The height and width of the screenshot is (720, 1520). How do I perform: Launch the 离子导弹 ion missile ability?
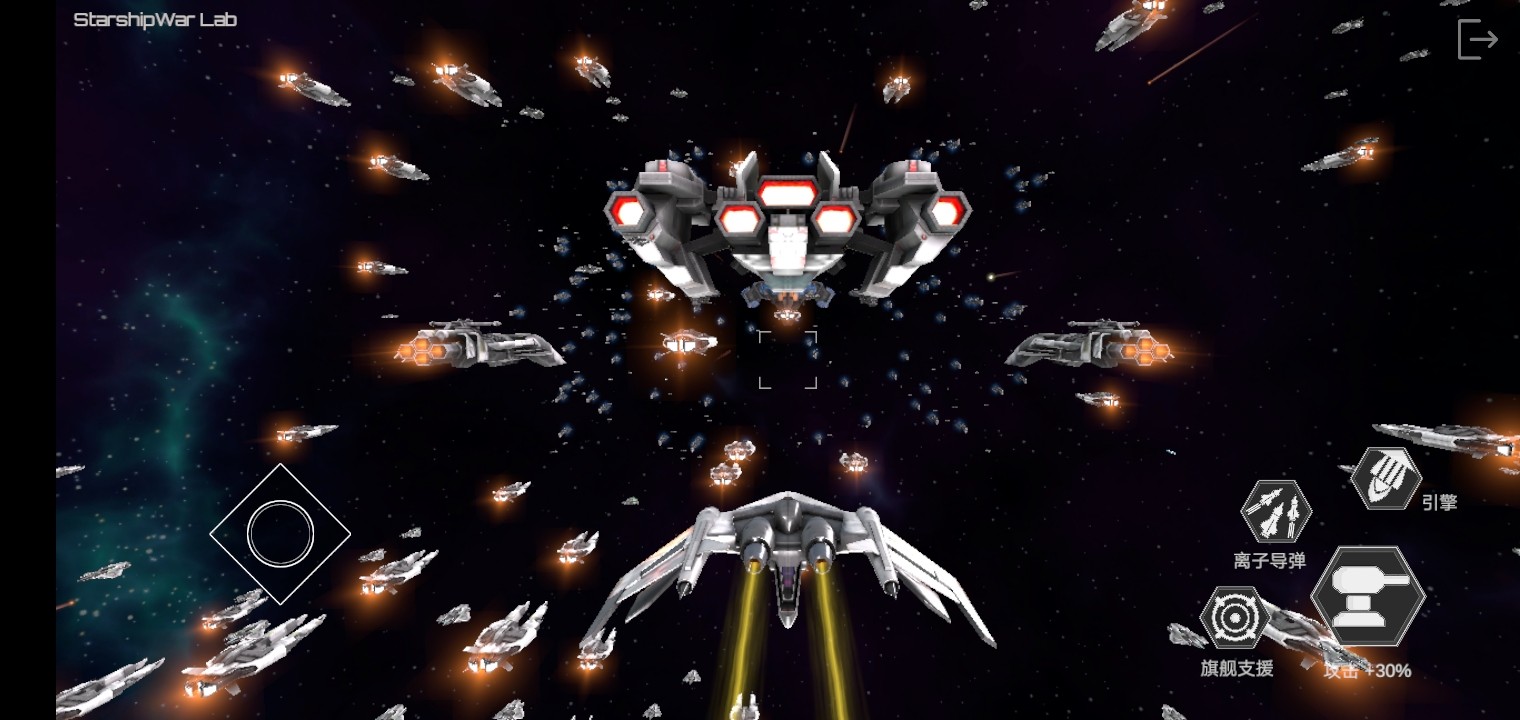point(1276,512)
